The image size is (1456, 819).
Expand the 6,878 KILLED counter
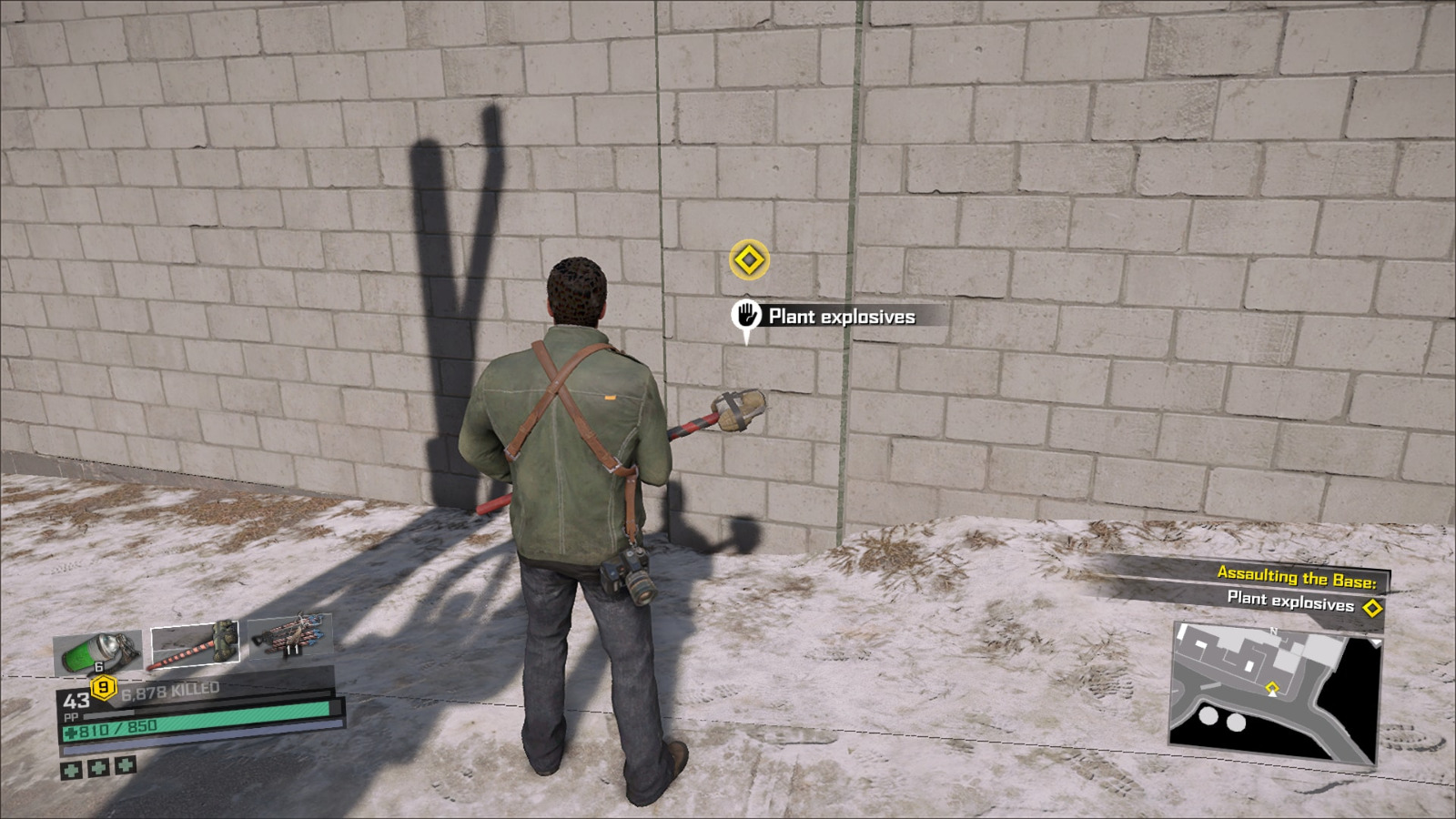point(169,690)
